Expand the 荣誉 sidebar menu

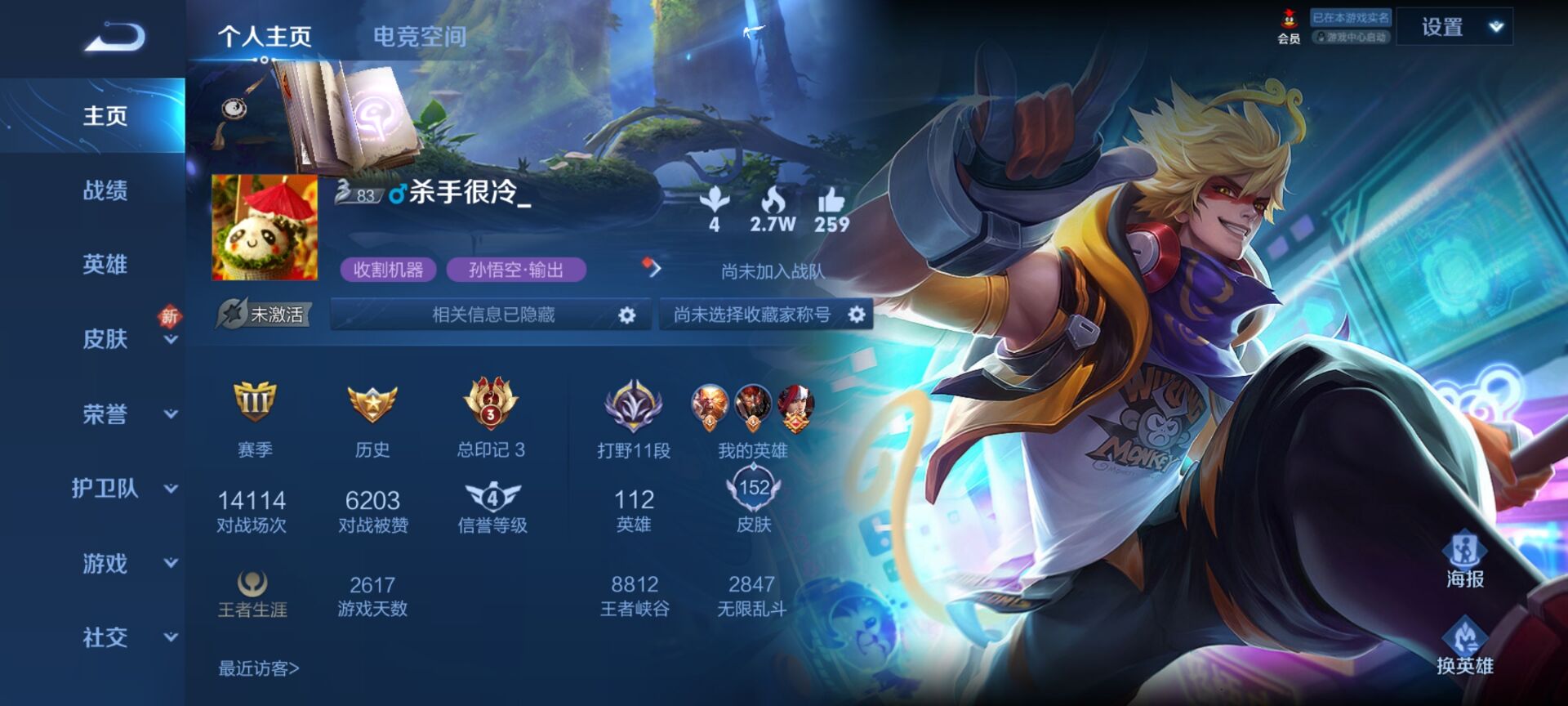(105, 414)
